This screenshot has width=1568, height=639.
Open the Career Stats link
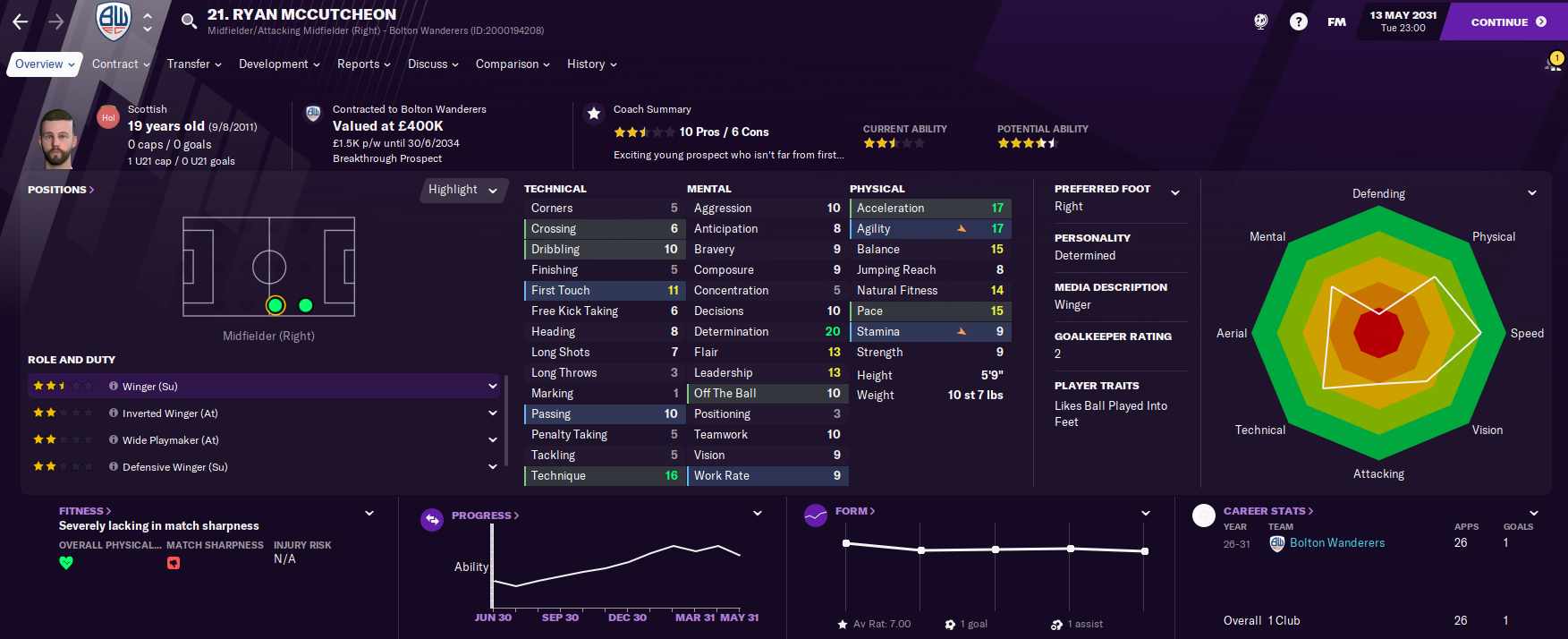tap(1268, 511)
